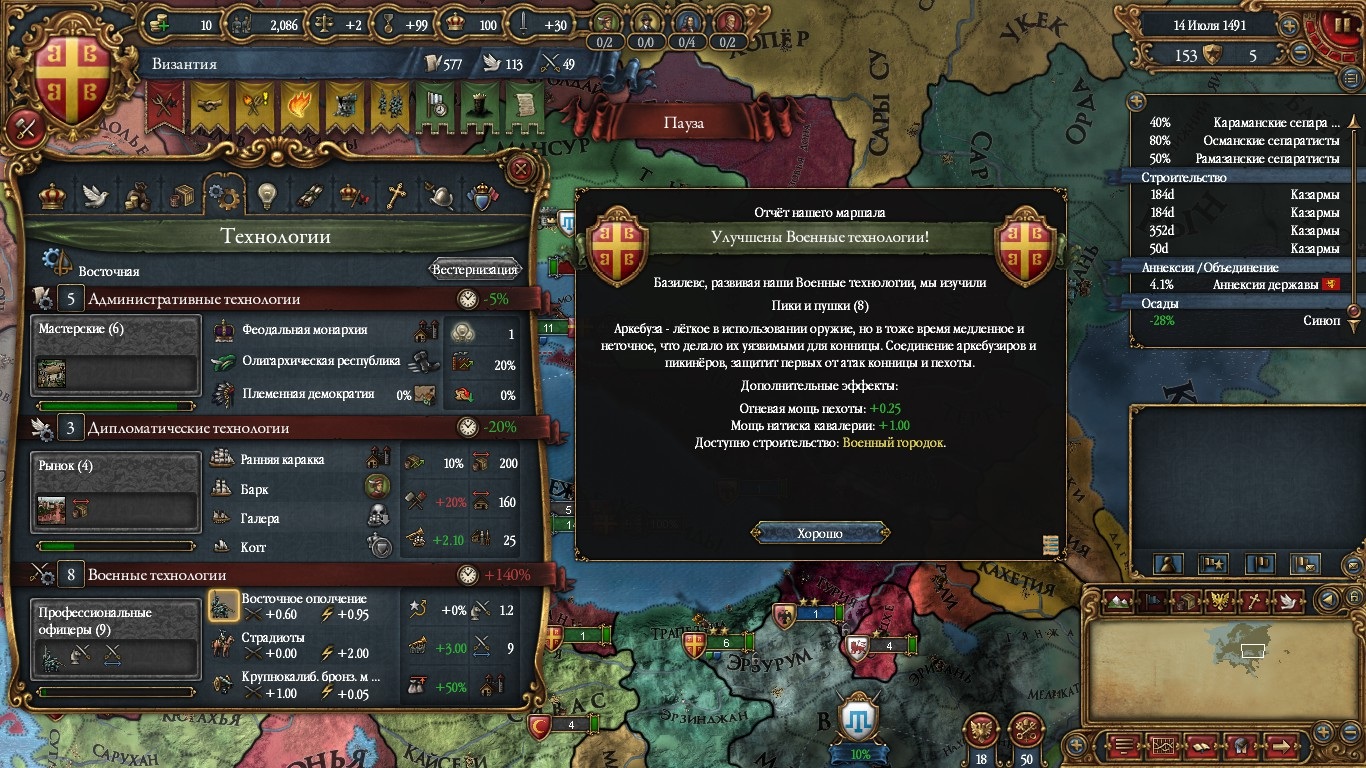
Task: Activate the golden eagle political map mode
Action: 1219,600
